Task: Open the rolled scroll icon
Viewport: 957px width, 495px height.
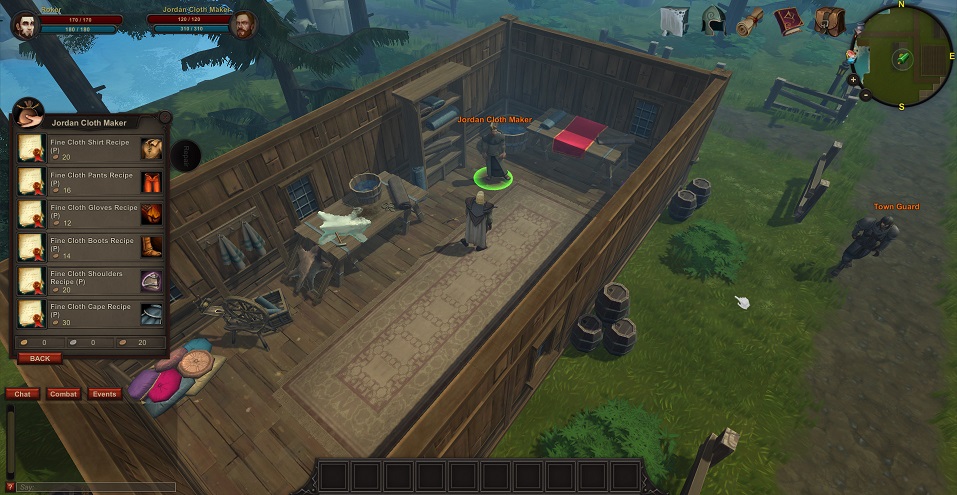Action: 750,22
